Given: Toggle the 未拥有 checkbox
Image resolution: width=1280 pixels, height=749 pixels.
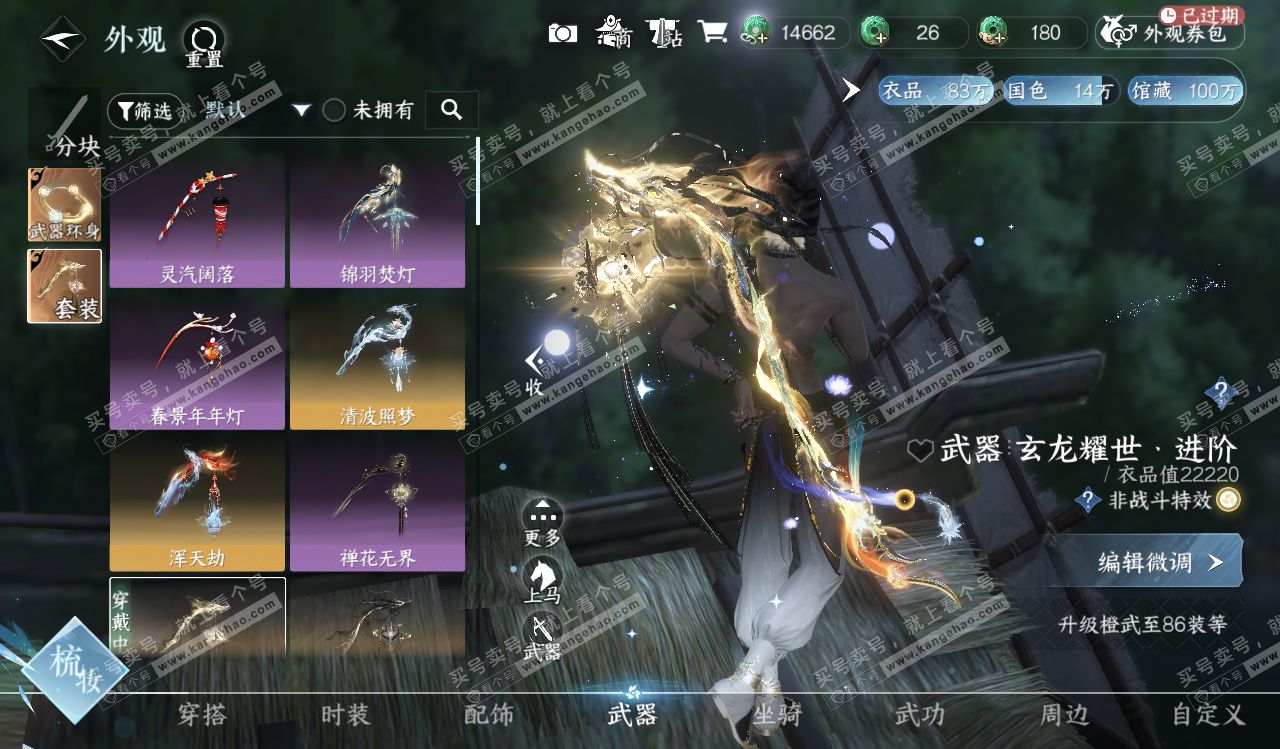Looking at the screenshot, I should (x=334, y=110).
